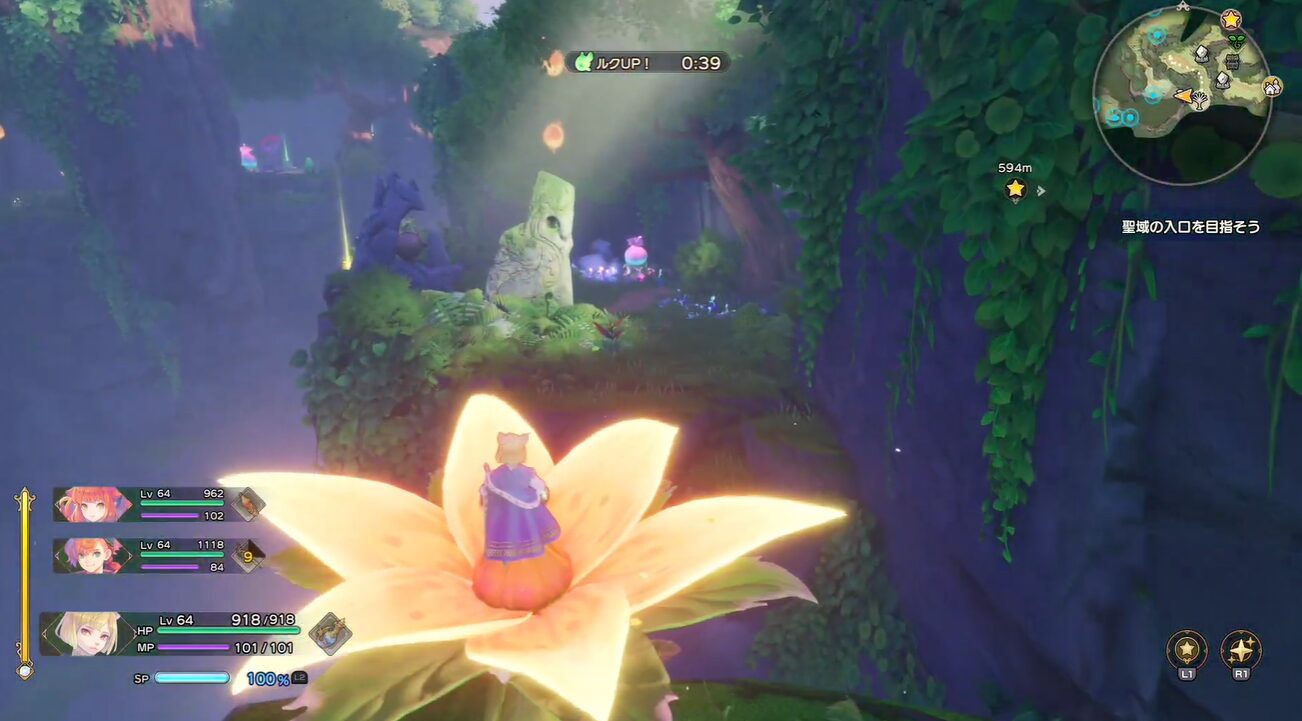Click the class emblem beside the top ally
Image resolution: width=1302 pixels, height=721 pixels.
tap(248, 504)
